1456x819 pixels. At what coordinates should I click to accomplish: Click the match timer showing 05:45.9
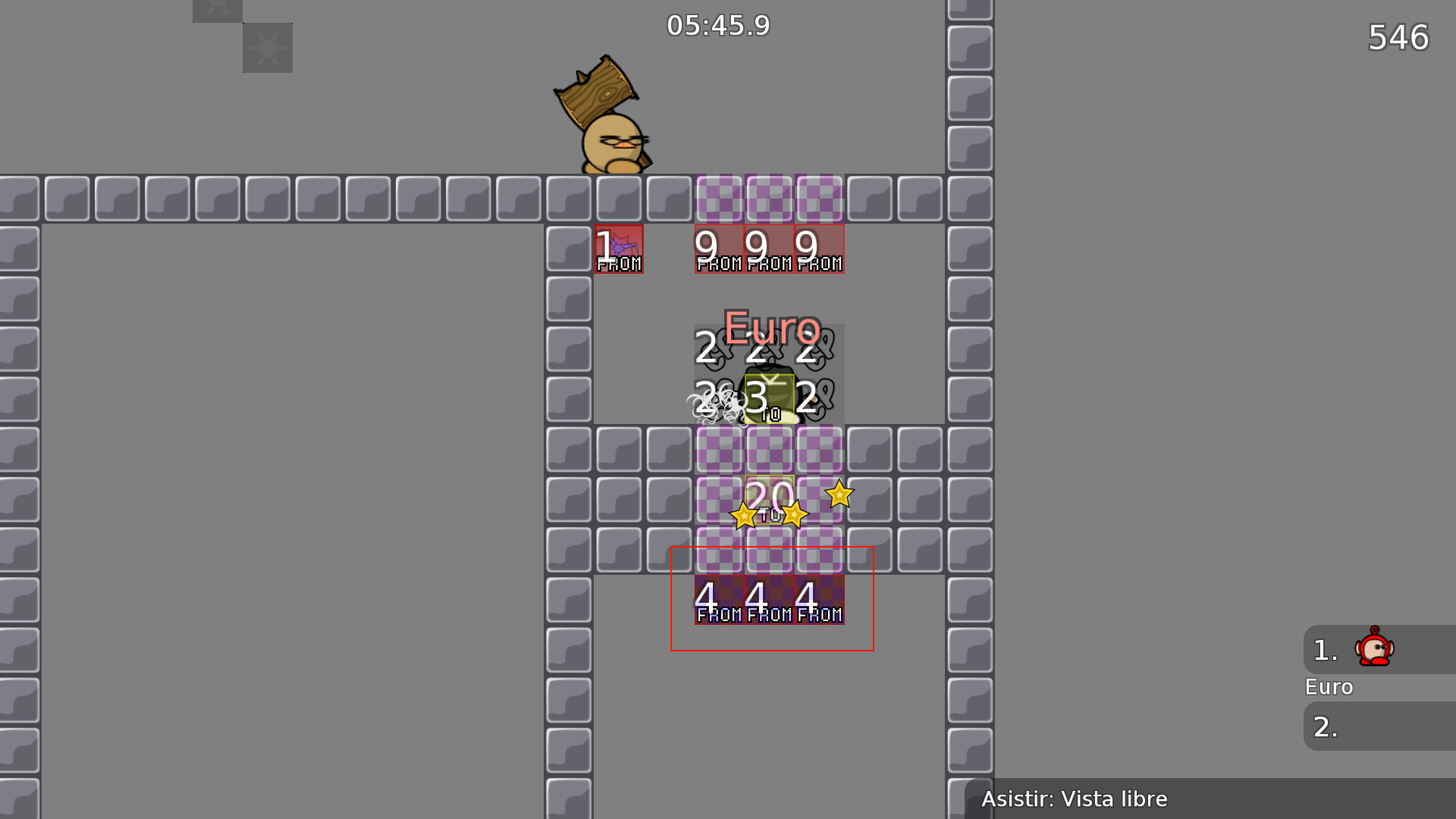(717, 25)
